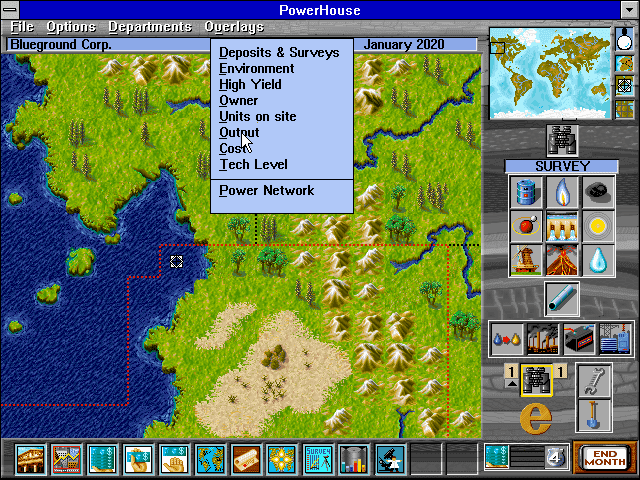Select the oil barrel survey icon
The height and width of the screenshot is (480, 640).
pos(526,192)
